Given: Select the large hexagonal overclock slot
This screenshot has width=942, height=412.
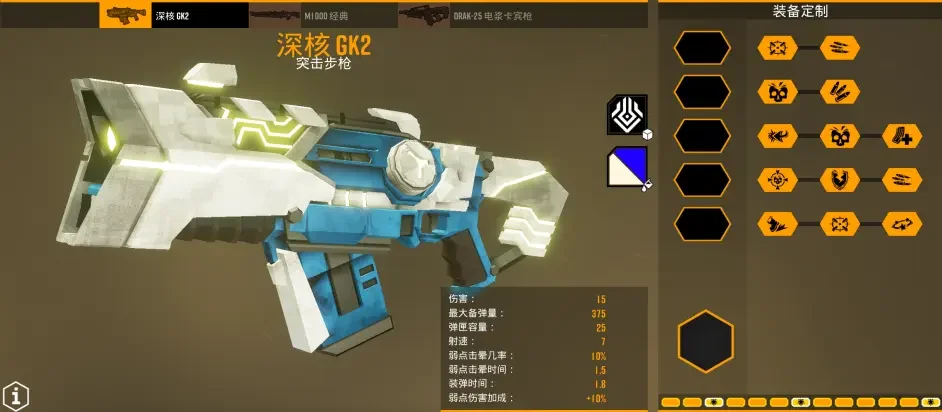Looking at the screenshot, I should click(705, 341).
